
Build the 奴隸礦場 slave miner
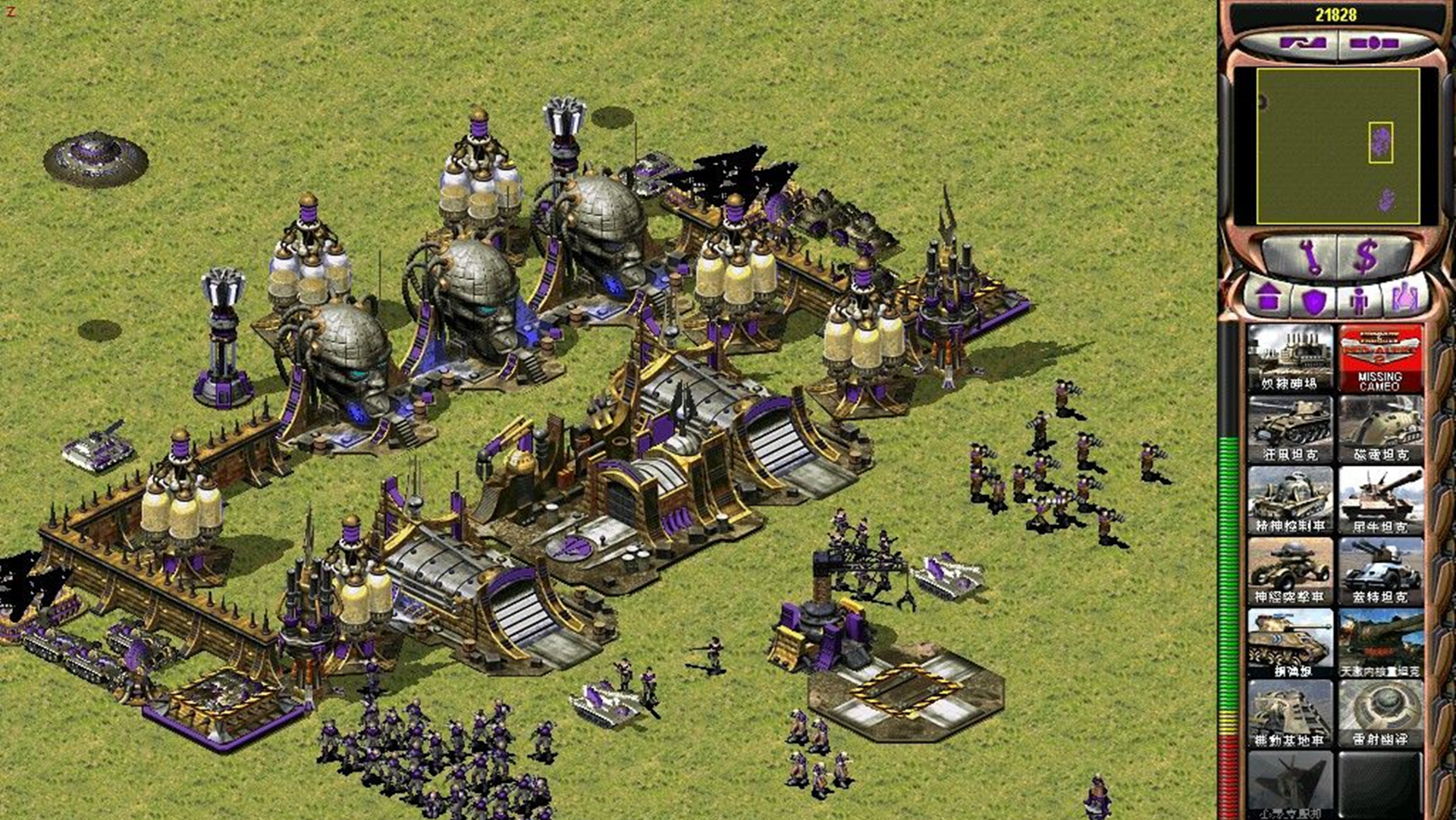[x=1290, y=358]
